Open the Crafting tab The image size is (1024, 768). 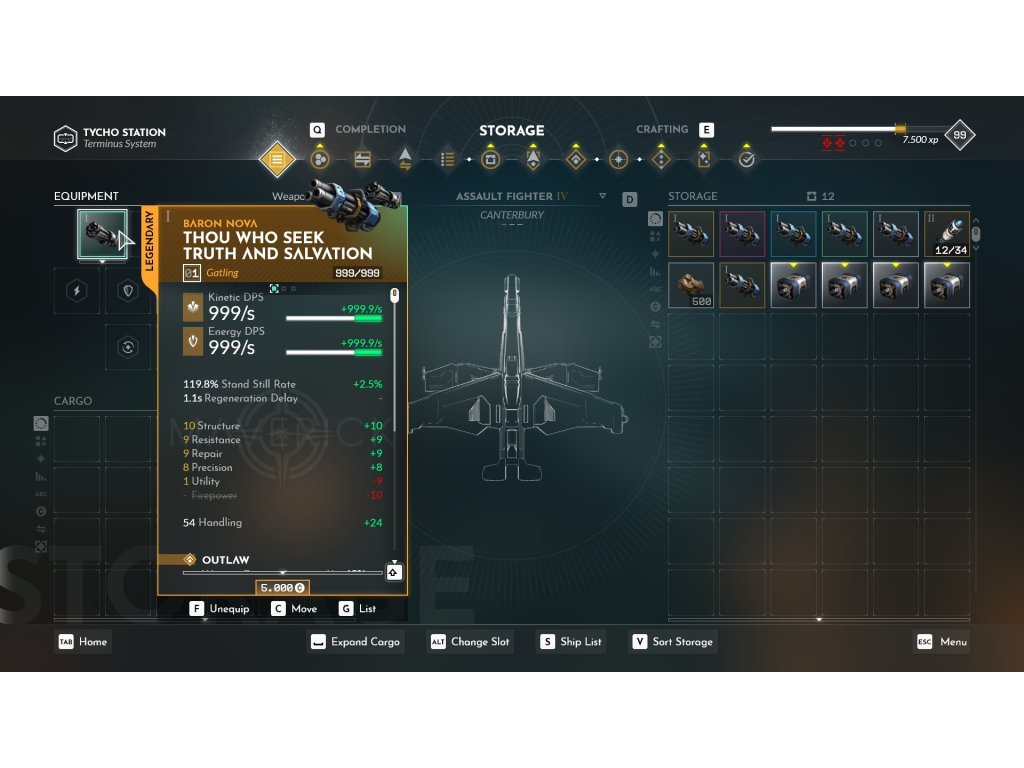pos(662,129)
